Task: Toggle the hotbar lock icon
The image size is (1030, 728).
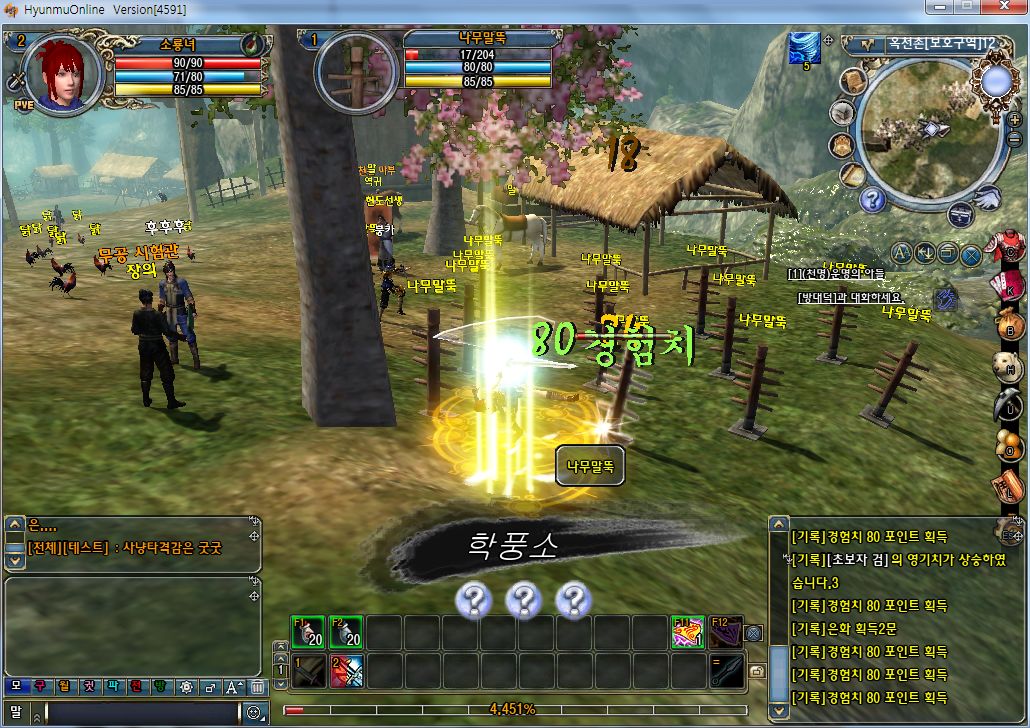Action: click(x=757, y=671)
